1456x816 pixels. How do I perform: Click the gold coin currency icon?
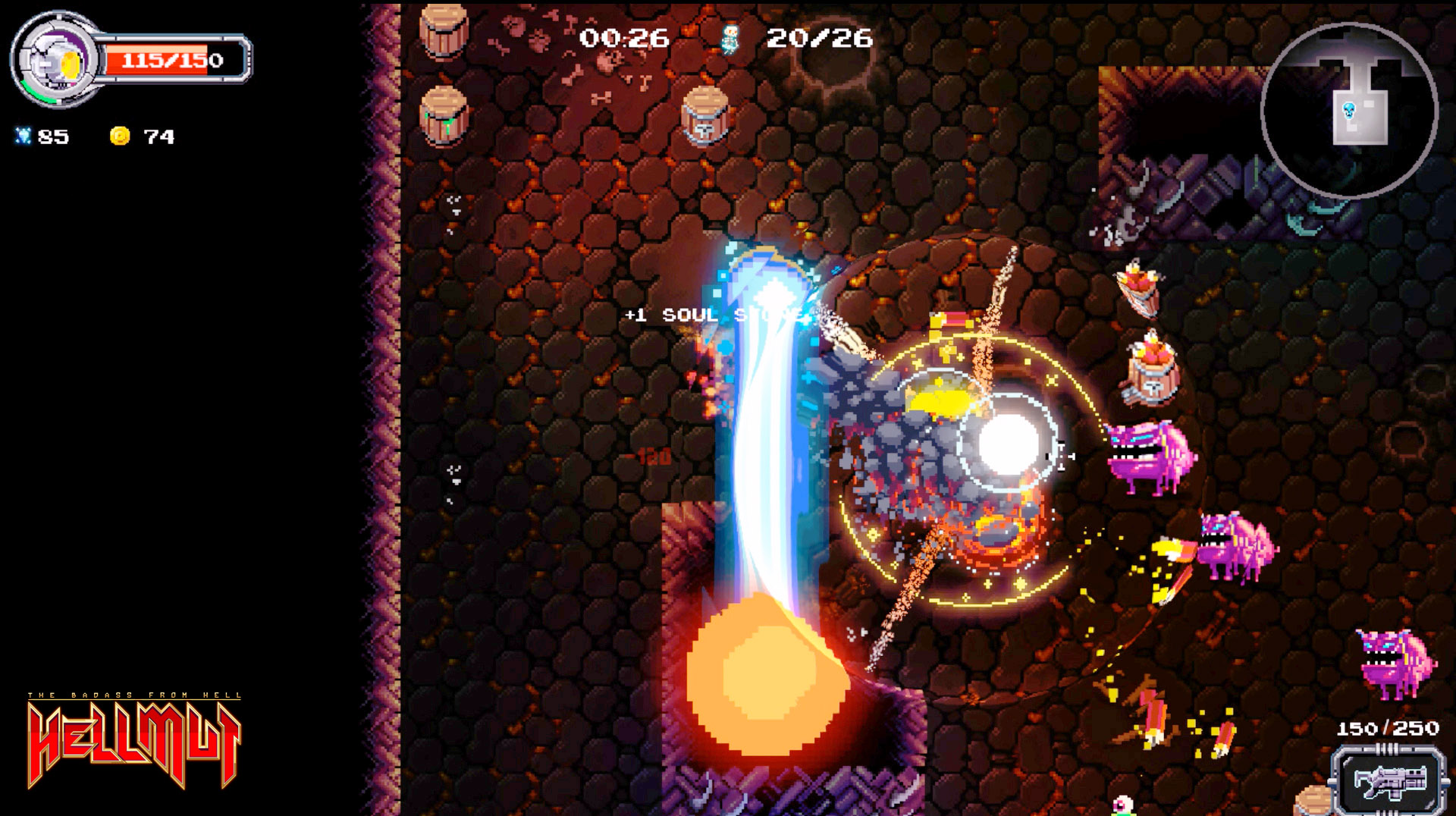[120, 136]
